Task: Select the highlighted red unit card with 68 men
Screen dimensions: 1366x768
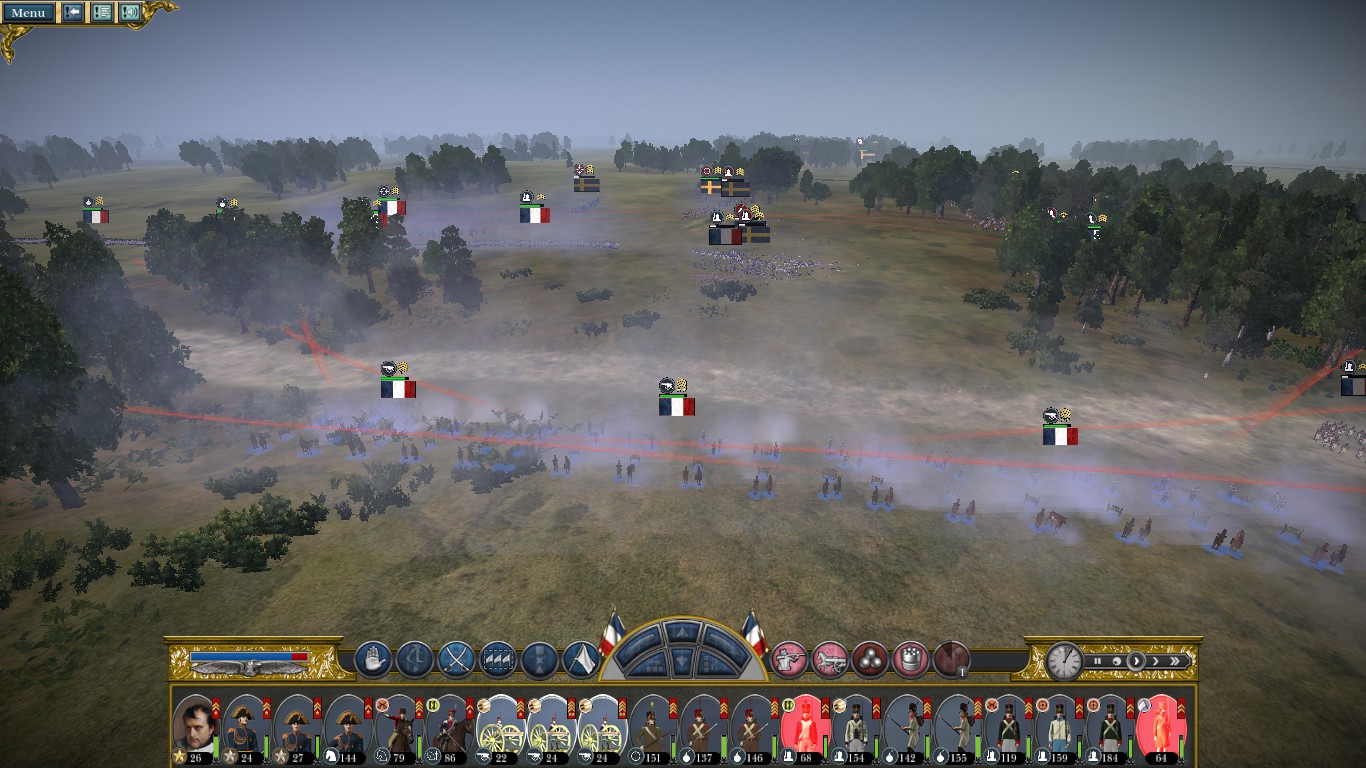Action: [x=805, y=727]
